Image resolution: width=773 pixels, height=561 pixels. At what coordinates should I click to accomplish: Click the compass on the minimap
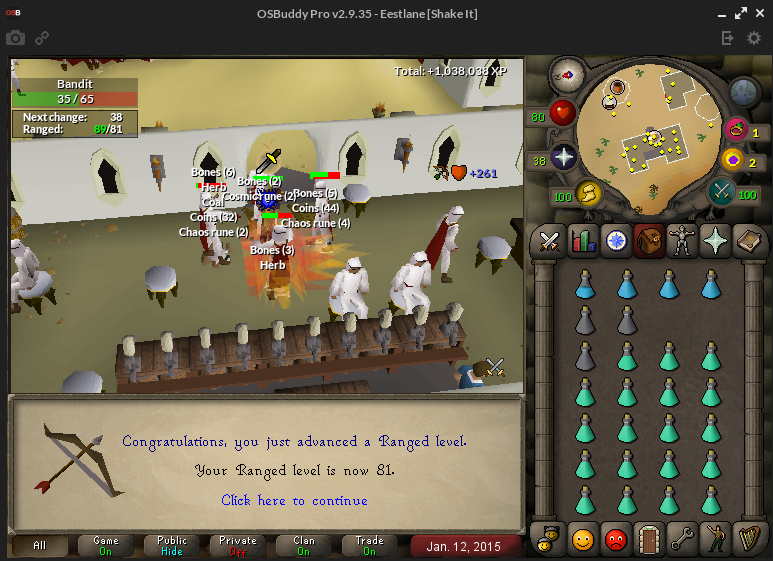(x=567, y=75)
